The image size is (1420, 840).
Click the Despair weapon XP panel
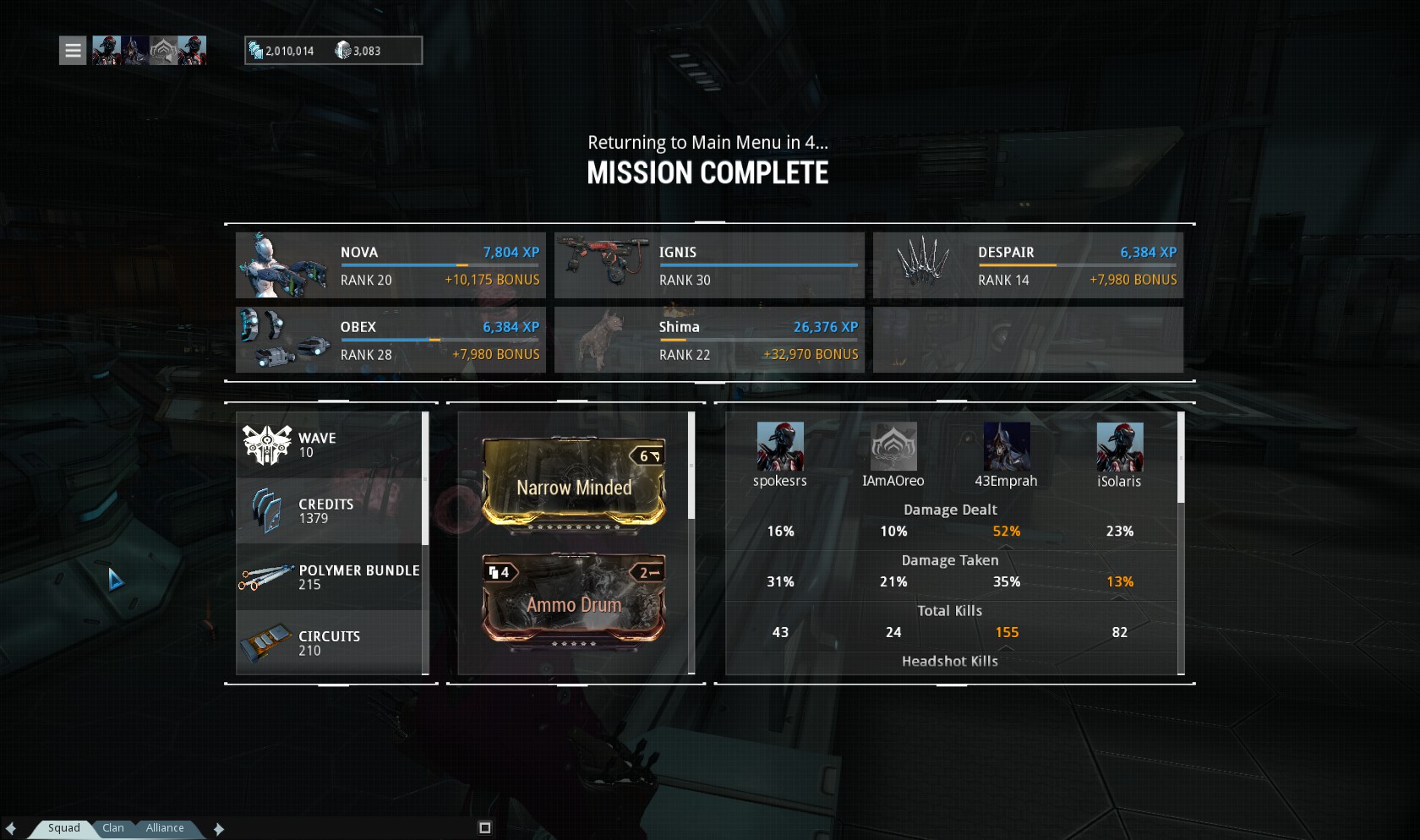pyautogui.click(x=1028, y=265)
